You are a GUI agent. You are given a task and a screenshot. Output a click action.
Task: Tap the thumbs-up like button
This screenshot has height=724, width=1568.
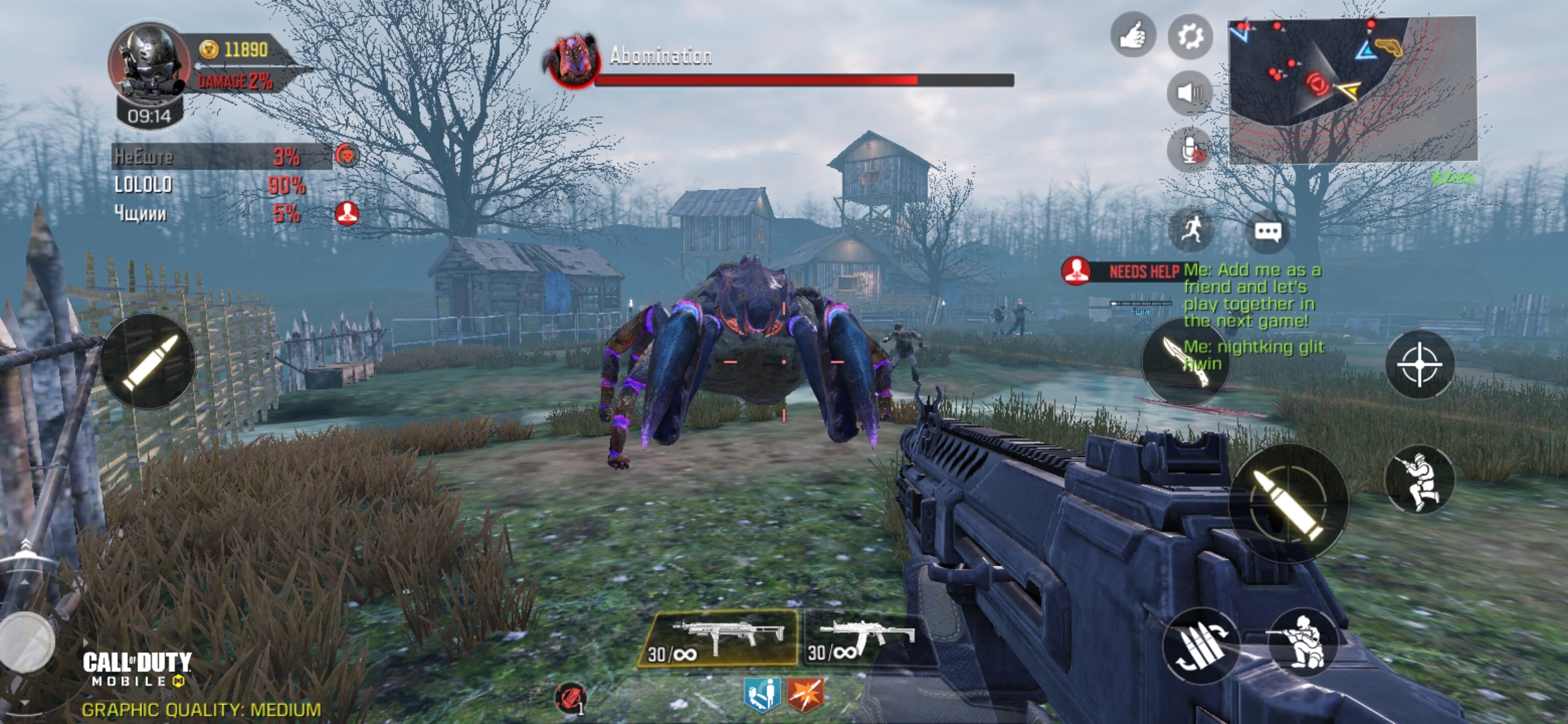pyautogui.click(x=1132, y=35)
